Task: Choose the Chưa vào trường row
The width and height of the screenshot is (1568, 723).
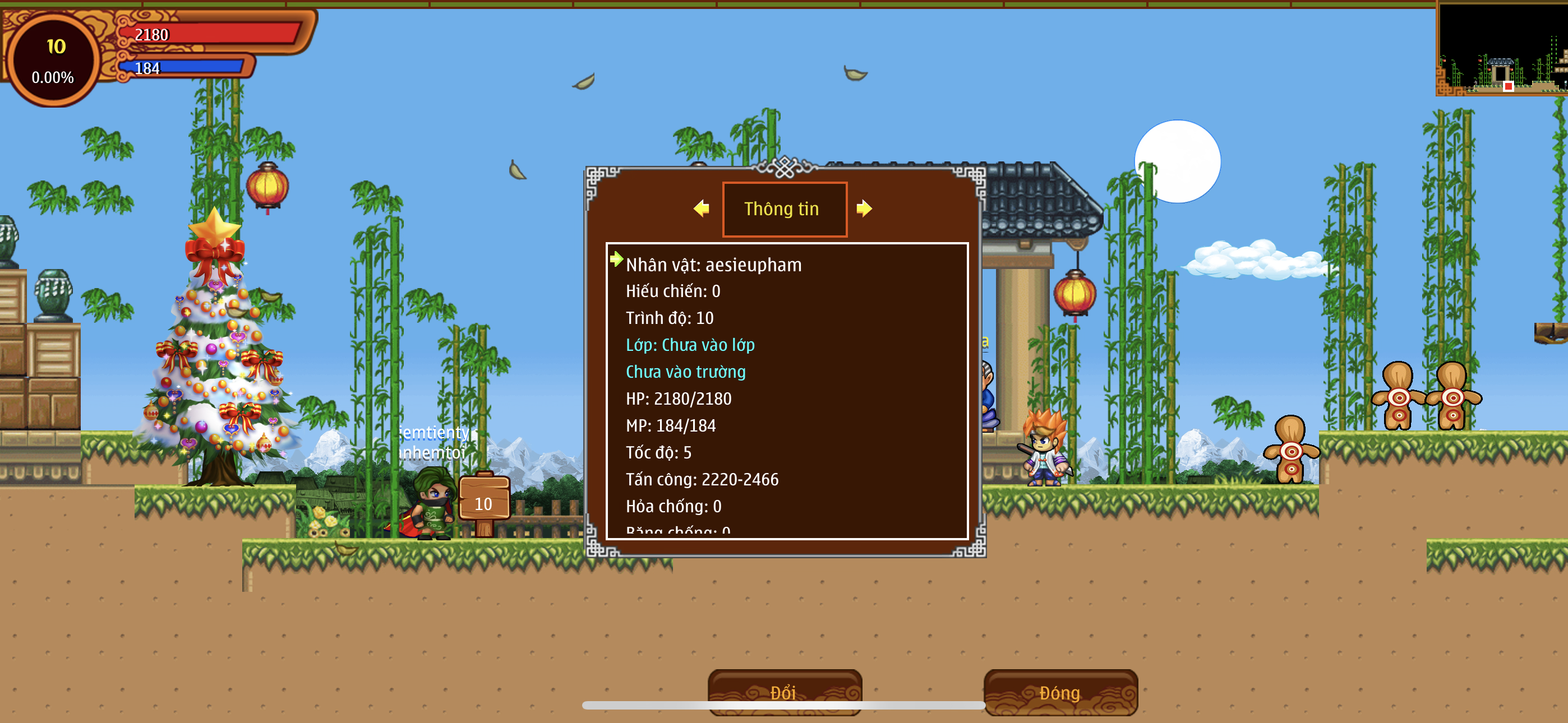Action: click(685, 372)
